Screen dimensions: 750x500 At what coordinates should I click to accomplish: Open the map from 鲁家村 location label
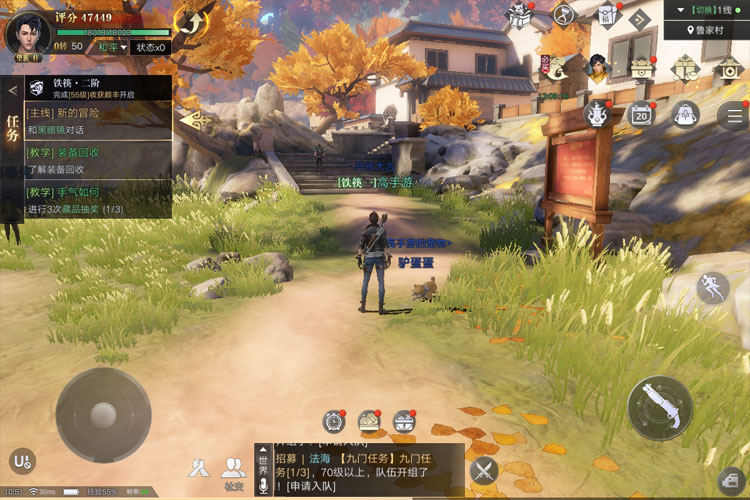[709, 30]
